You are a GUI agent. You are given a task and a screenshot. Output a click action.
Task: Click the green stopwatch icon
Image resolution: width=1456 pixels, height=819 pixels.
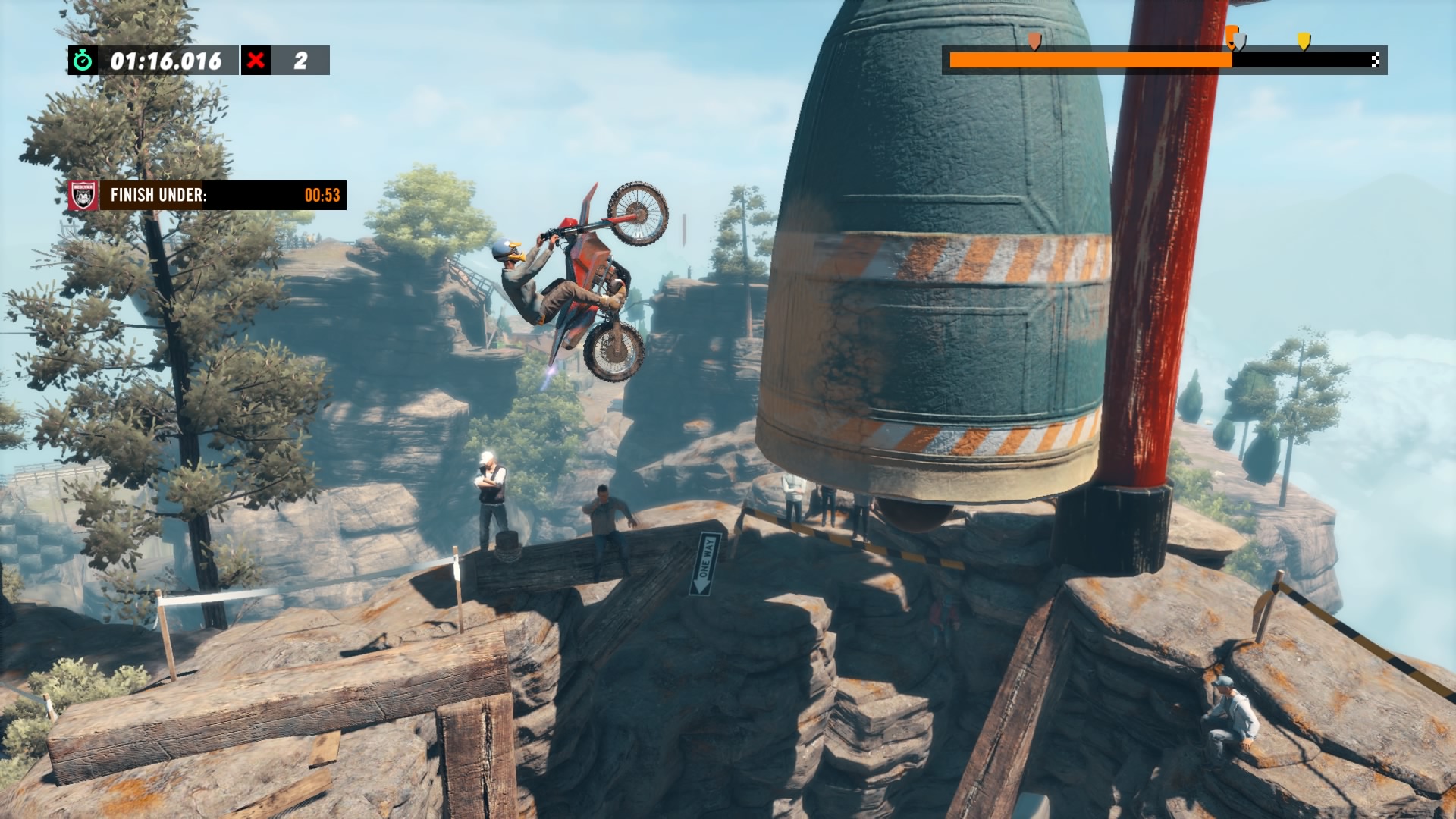(x=83, y=61)
